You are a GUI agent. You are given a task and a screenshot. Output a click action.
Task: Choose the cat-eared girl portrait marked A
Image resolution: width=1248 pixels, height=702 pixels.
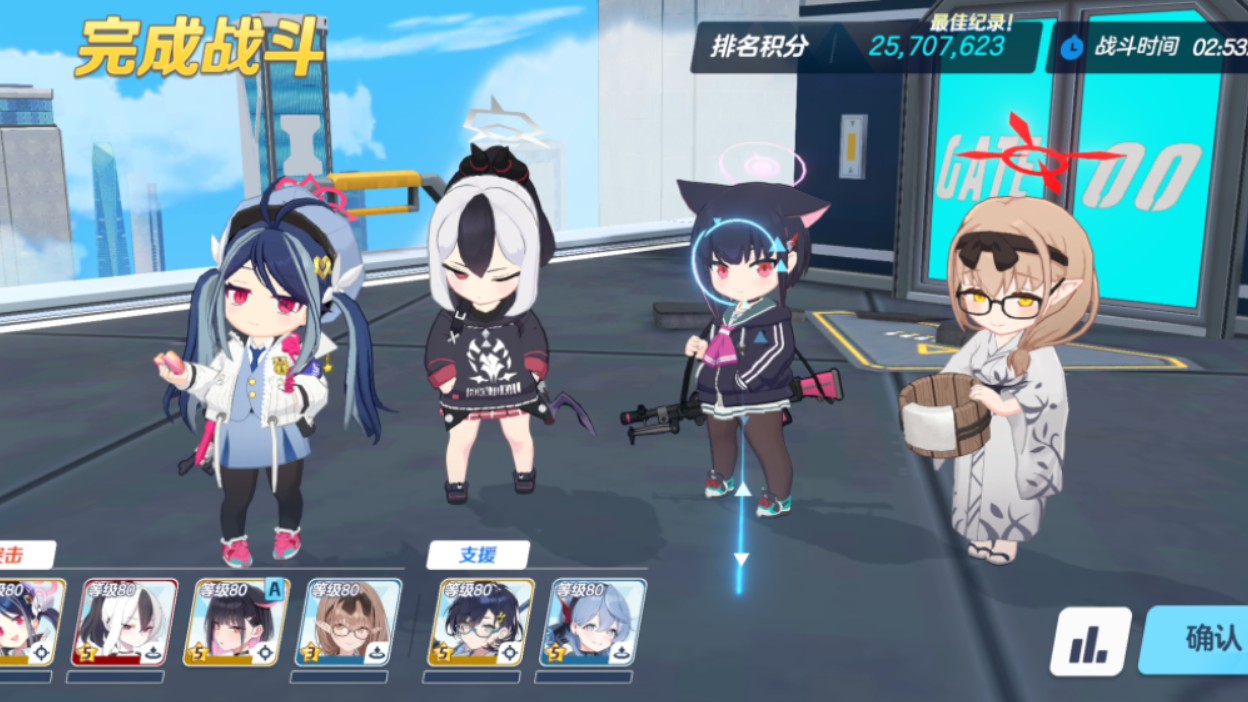236,622
